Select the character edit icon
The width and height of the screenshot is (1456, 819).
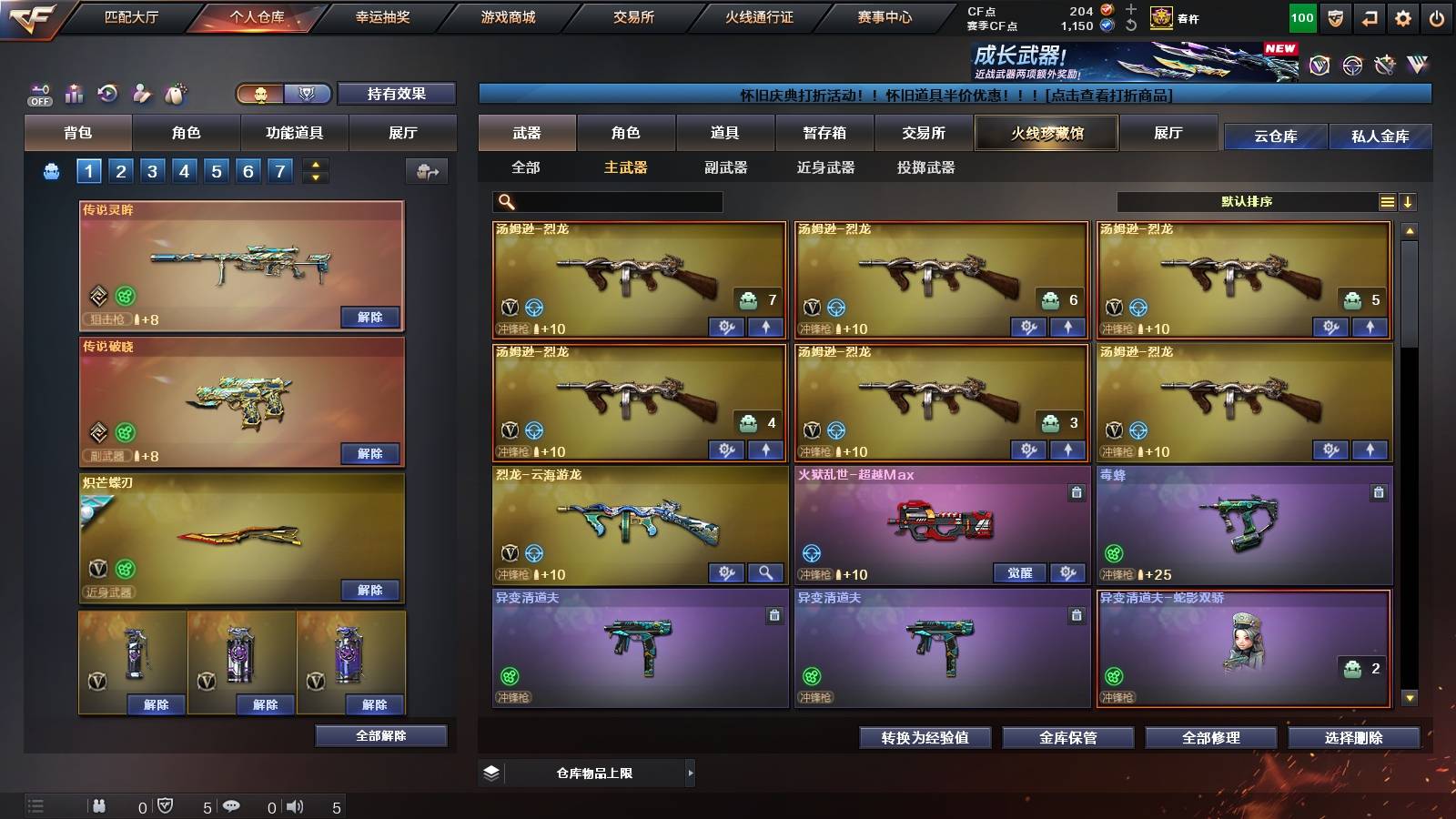[141, 91]
